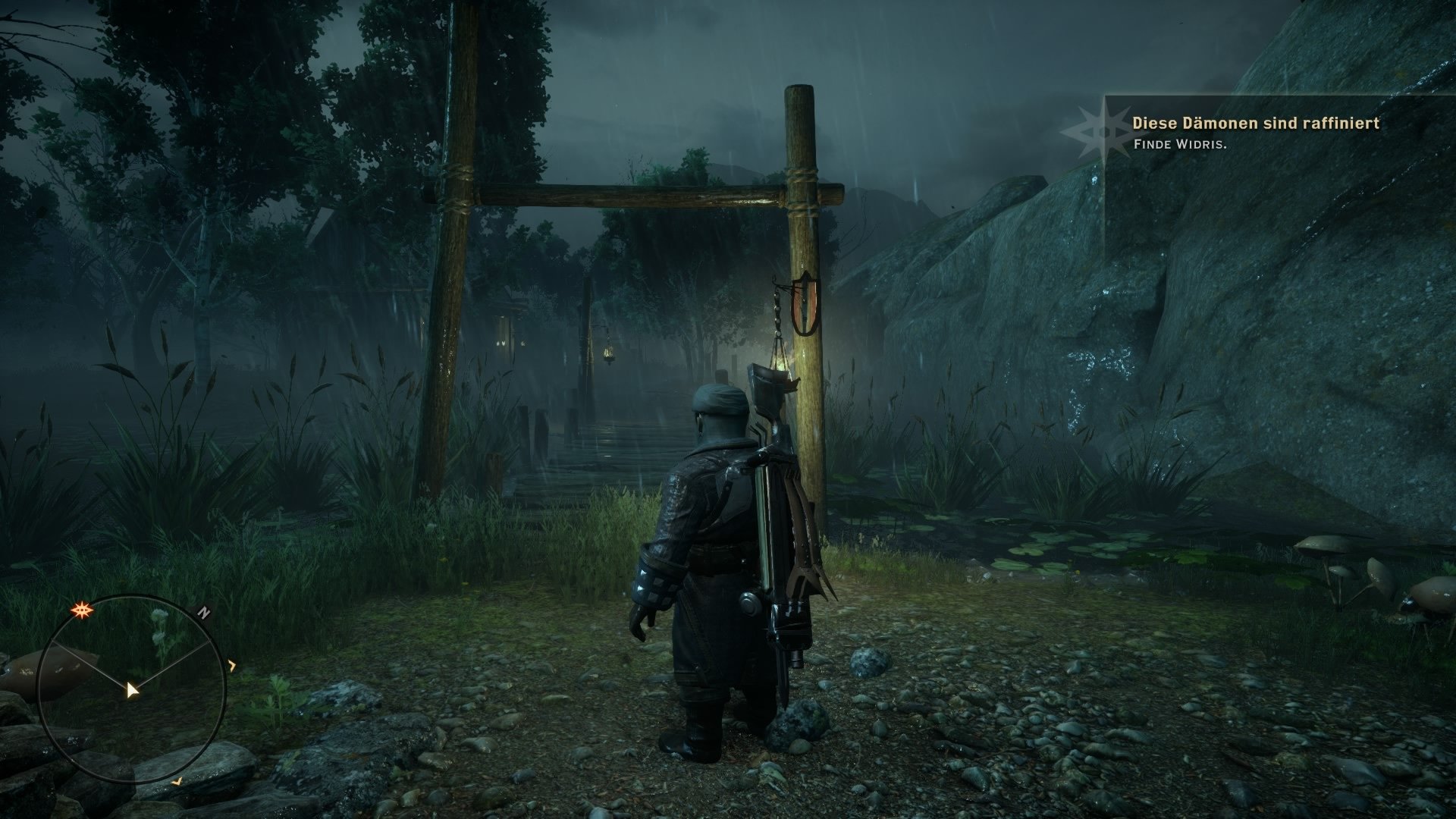The width and height of the screenshot is (1456, 819).
Task: Select the orange enemy marker on the minimap
Action: [81, 609]
